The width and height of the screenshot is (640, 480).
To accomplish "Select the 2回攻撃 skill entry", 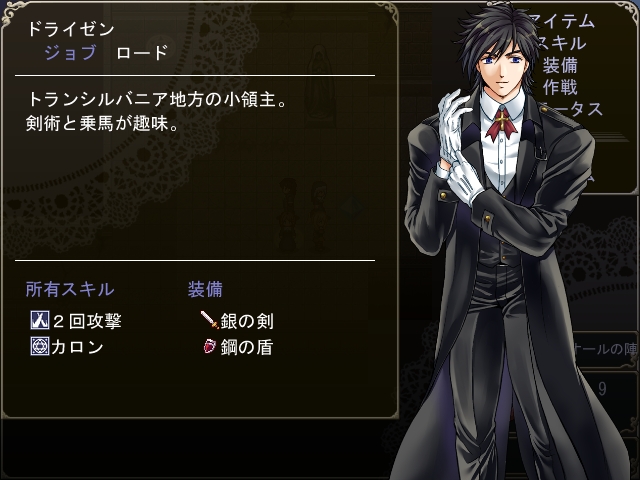I will click(78, 321).
